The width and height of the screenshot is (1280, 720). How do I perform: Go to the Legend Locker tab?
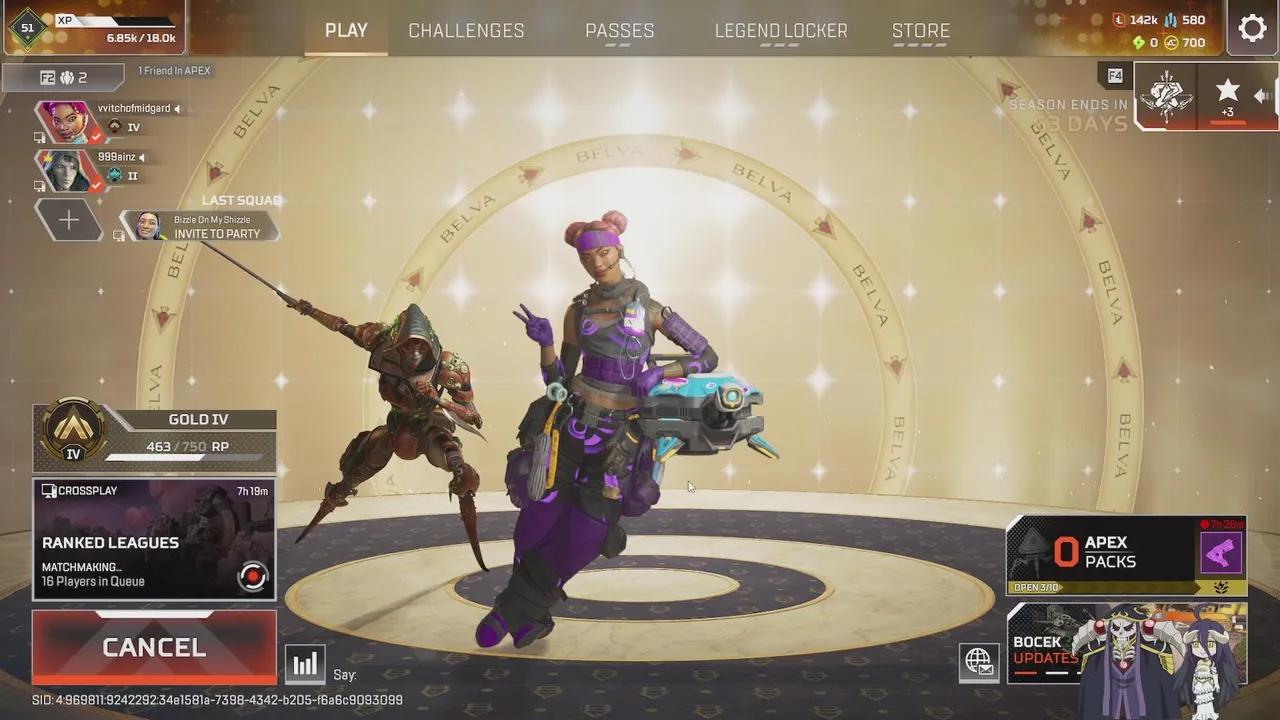(x=781, y=31)
